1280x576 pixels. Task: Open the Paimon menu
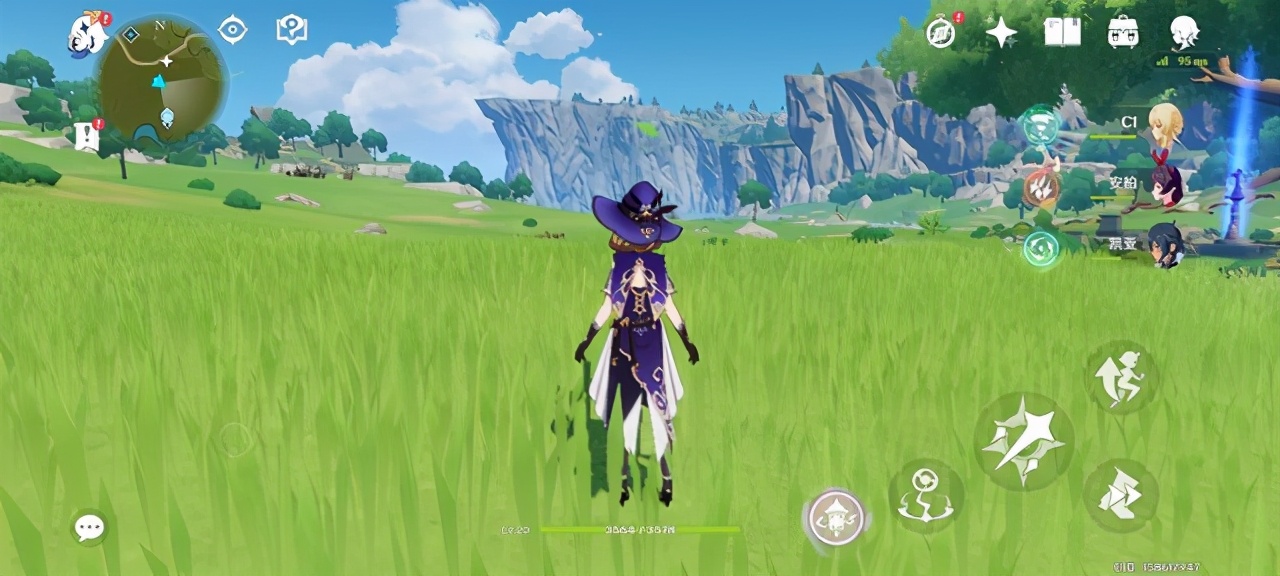pos(87,33)
